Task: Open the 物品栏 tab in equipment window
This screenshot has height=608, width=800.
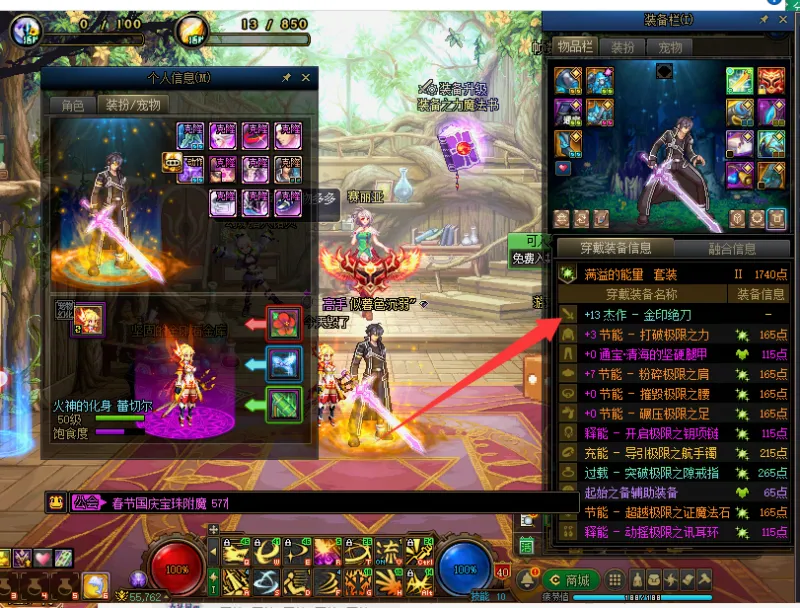Action: 576,47
